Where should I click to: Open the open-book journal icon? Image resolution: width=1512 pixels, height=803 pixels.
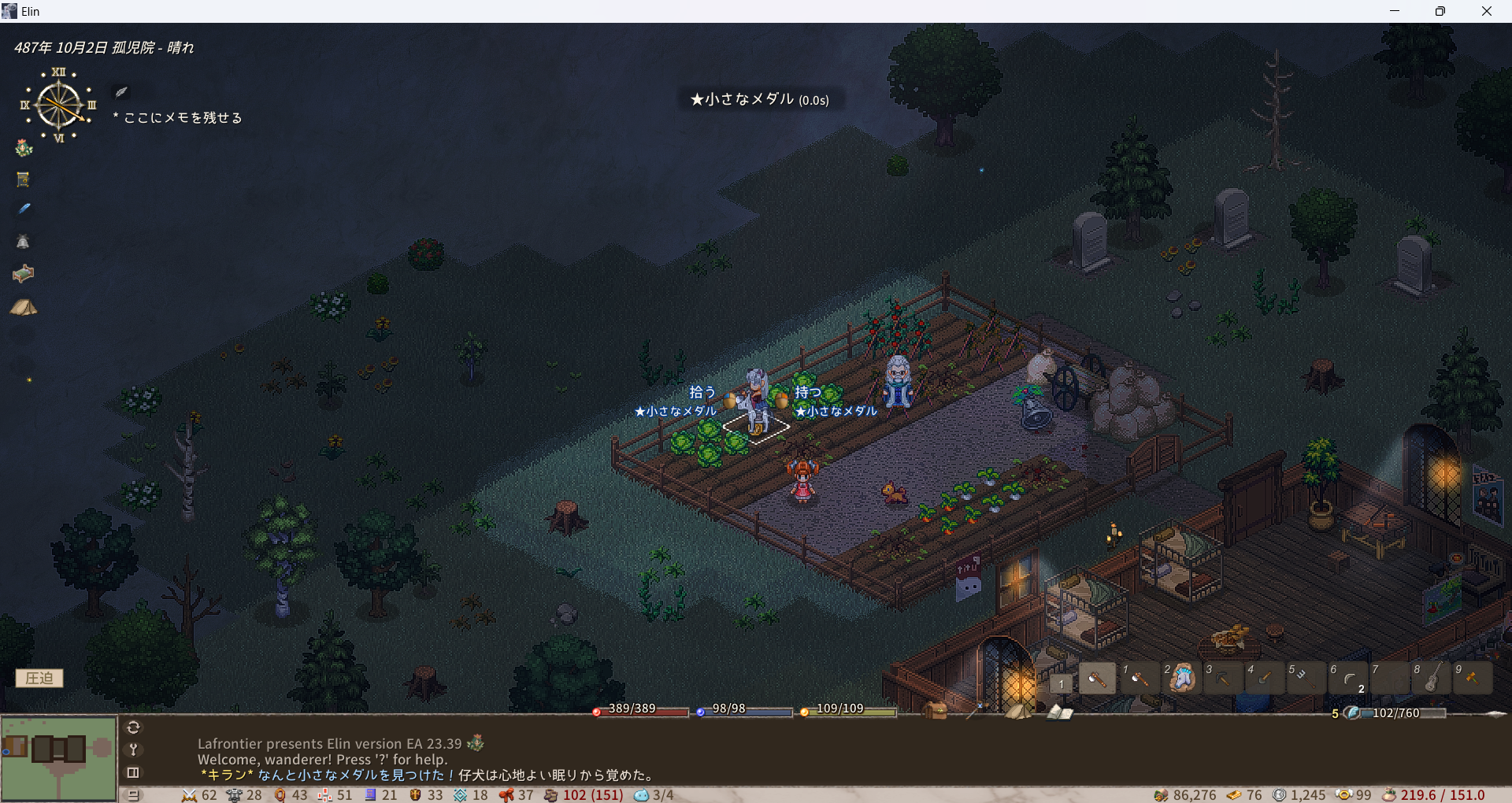(x=1059, y=712)
